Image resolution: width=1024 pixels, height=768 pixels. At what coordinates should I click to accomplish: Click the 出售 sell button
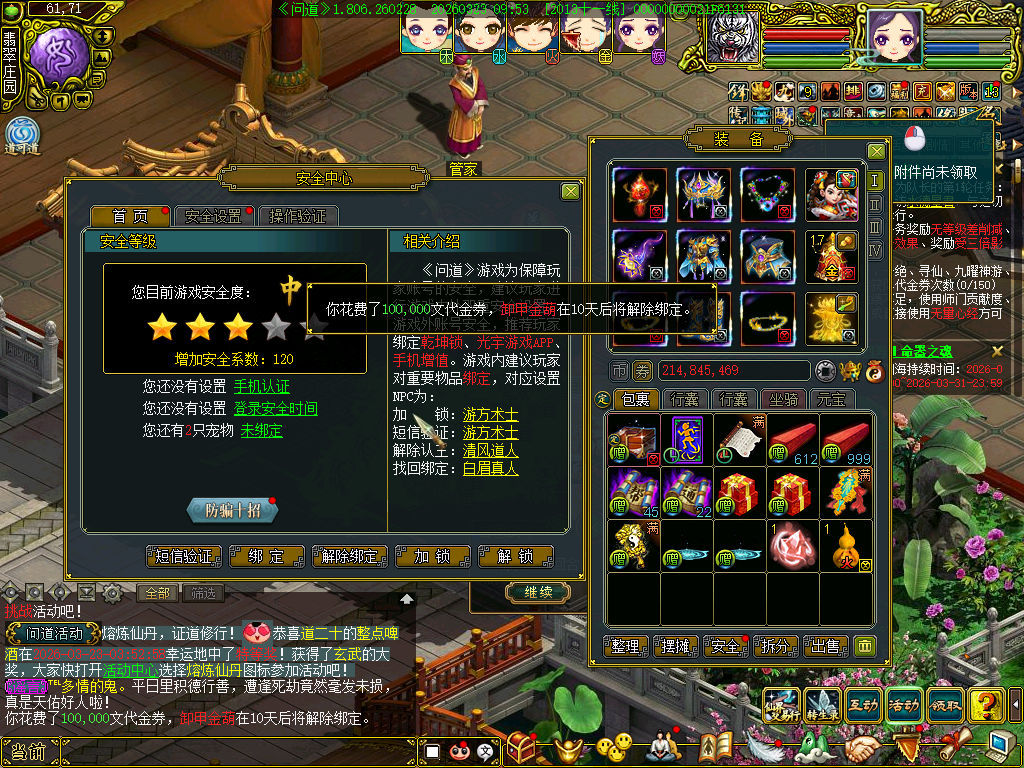pos(823,646)
